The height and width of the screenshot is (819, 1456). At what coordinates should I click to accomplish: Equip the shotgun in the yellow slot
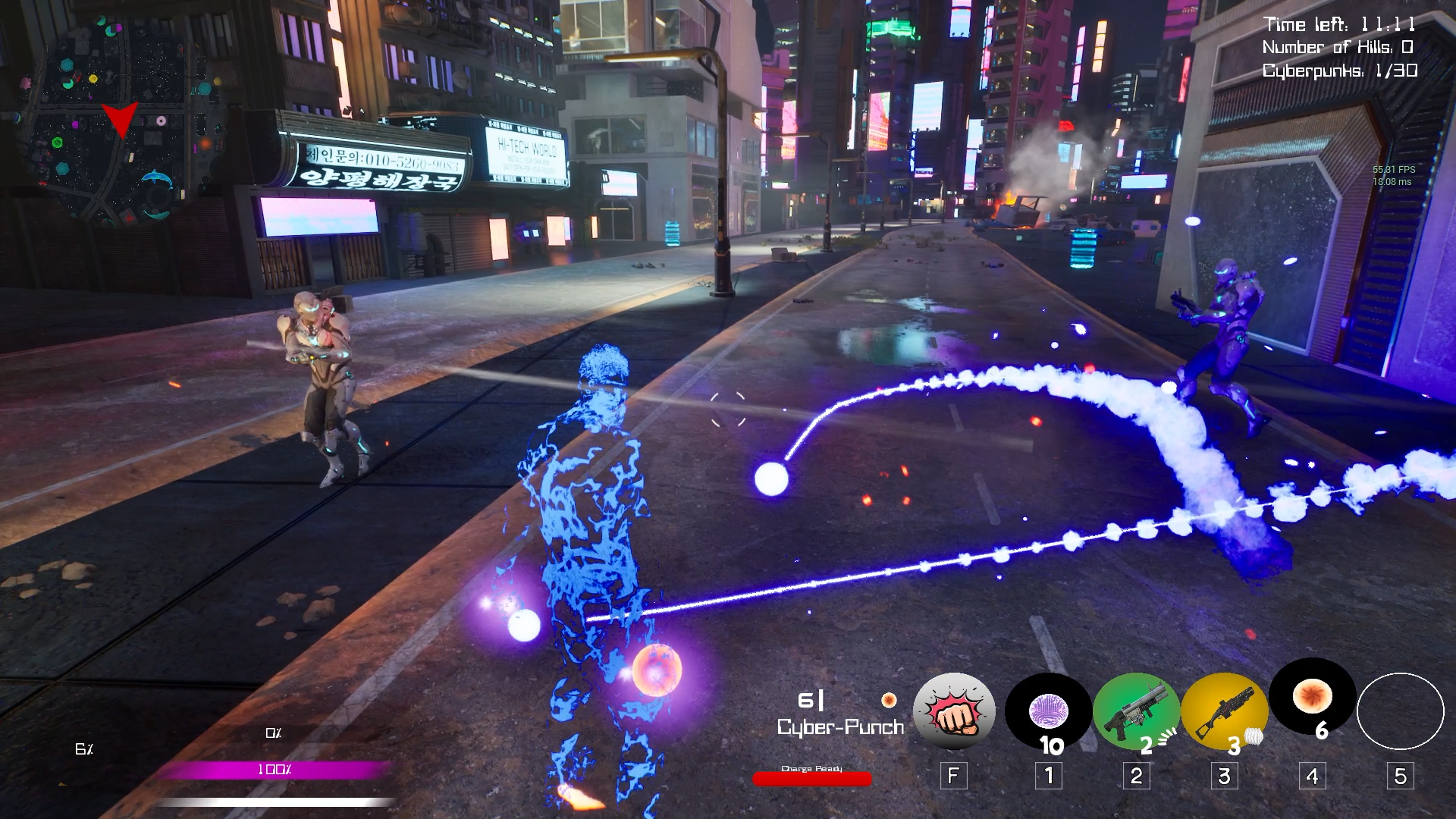click(1224, 712)
